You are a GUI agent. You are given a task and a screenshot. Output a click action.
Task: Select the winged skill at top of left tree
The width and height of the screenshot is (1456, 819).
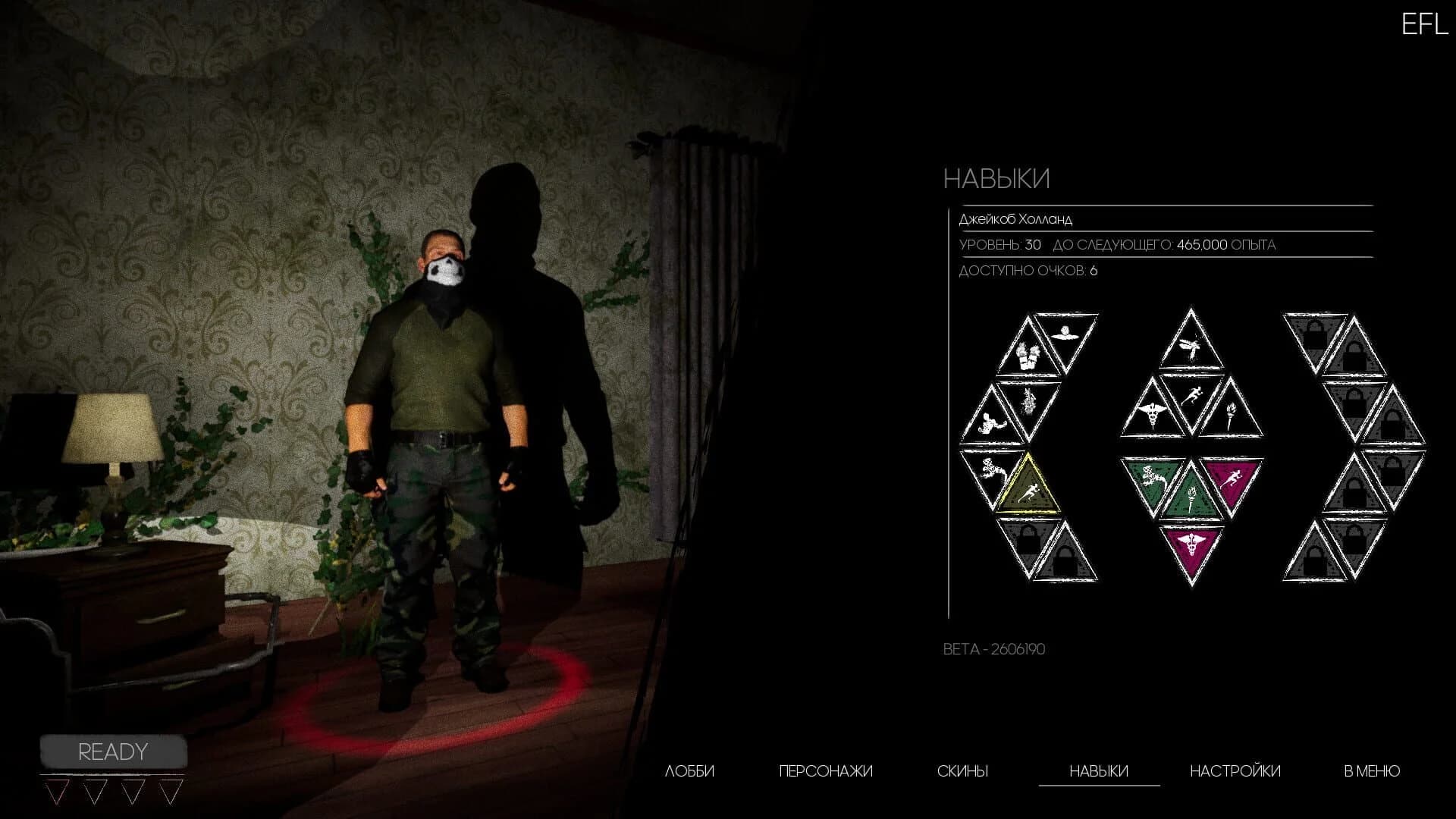point(1065,334)
